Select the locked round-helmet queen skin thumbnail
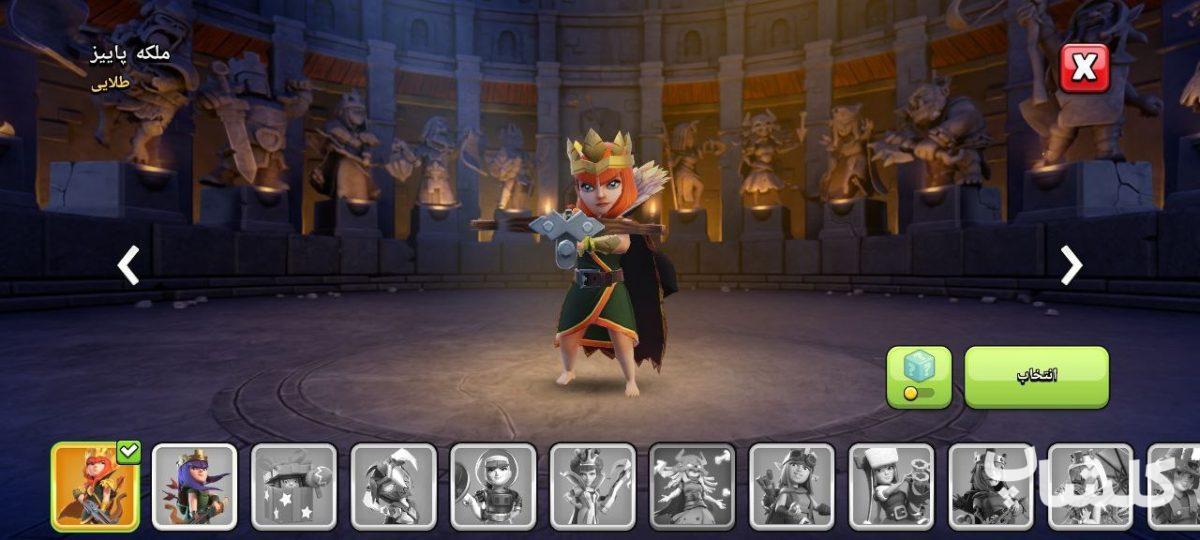Screen dimensions: 1200x540 493,486
